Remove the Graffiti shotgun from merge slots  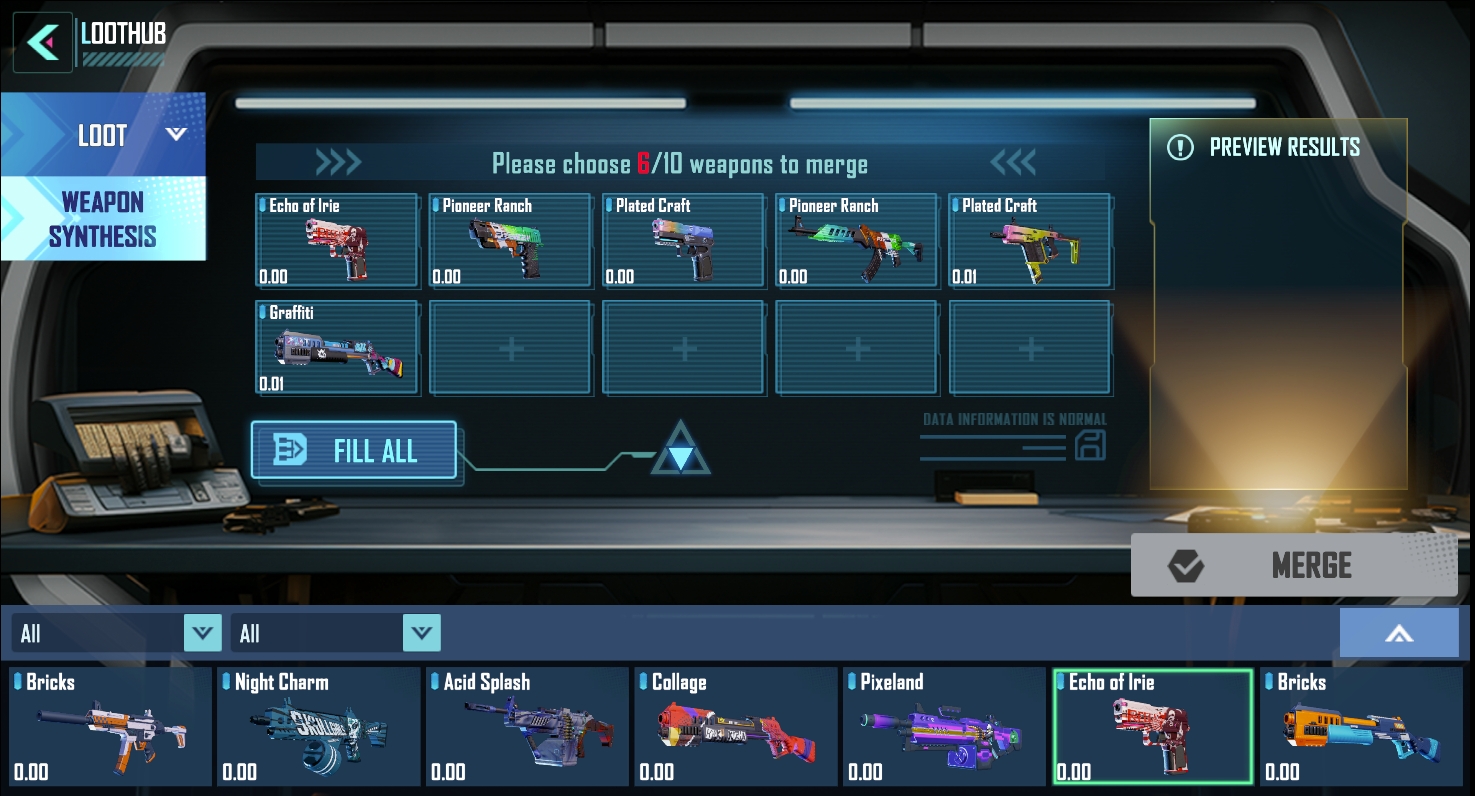click(337, 348)
